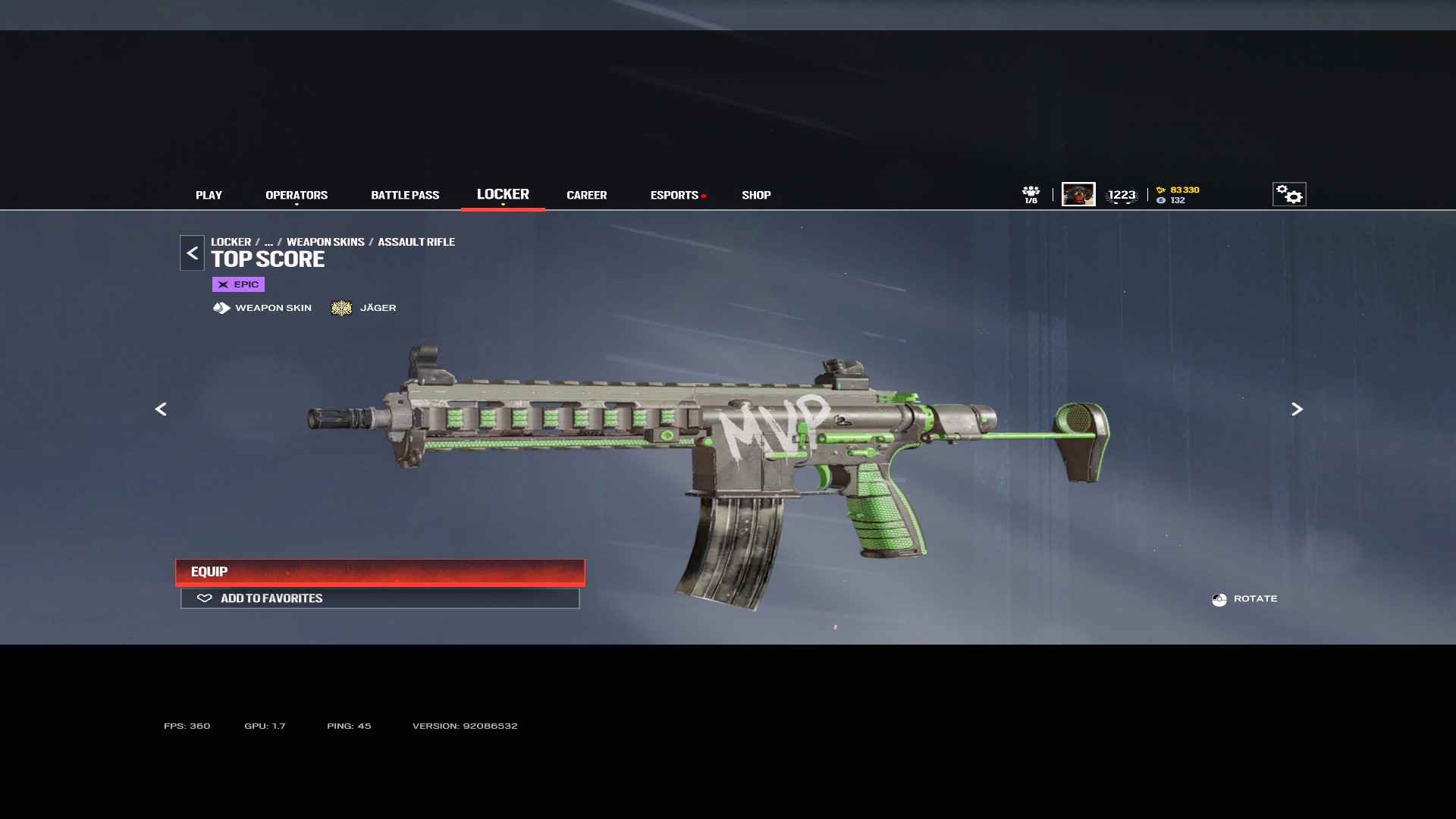The height and width of the screenshot is (819, 1456).
Task: Go to Weapon Skins in breadcrumb
Action: 325,242
